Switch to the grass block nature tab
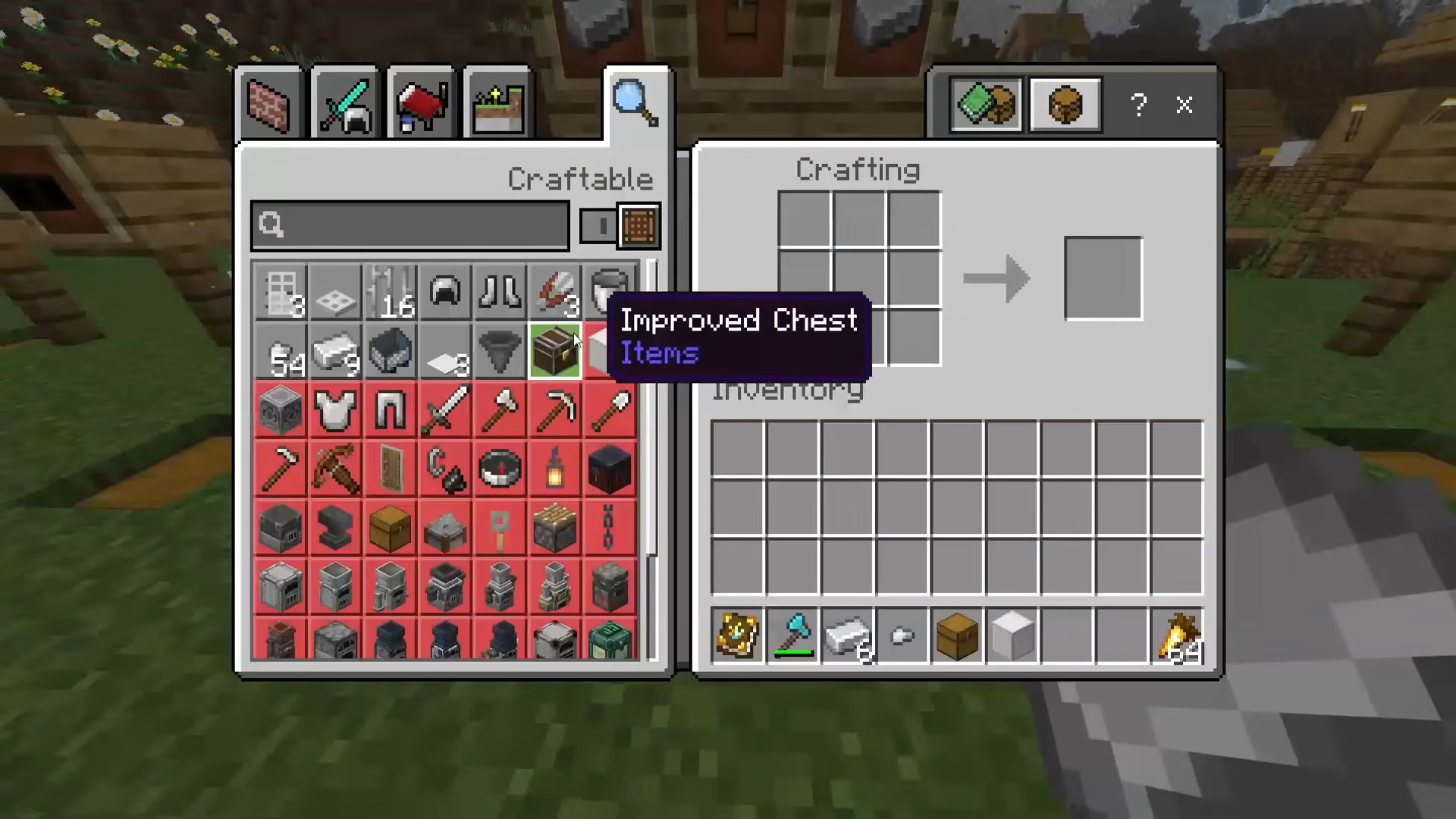Screen dimensions: 1456x819 (498, 105)
